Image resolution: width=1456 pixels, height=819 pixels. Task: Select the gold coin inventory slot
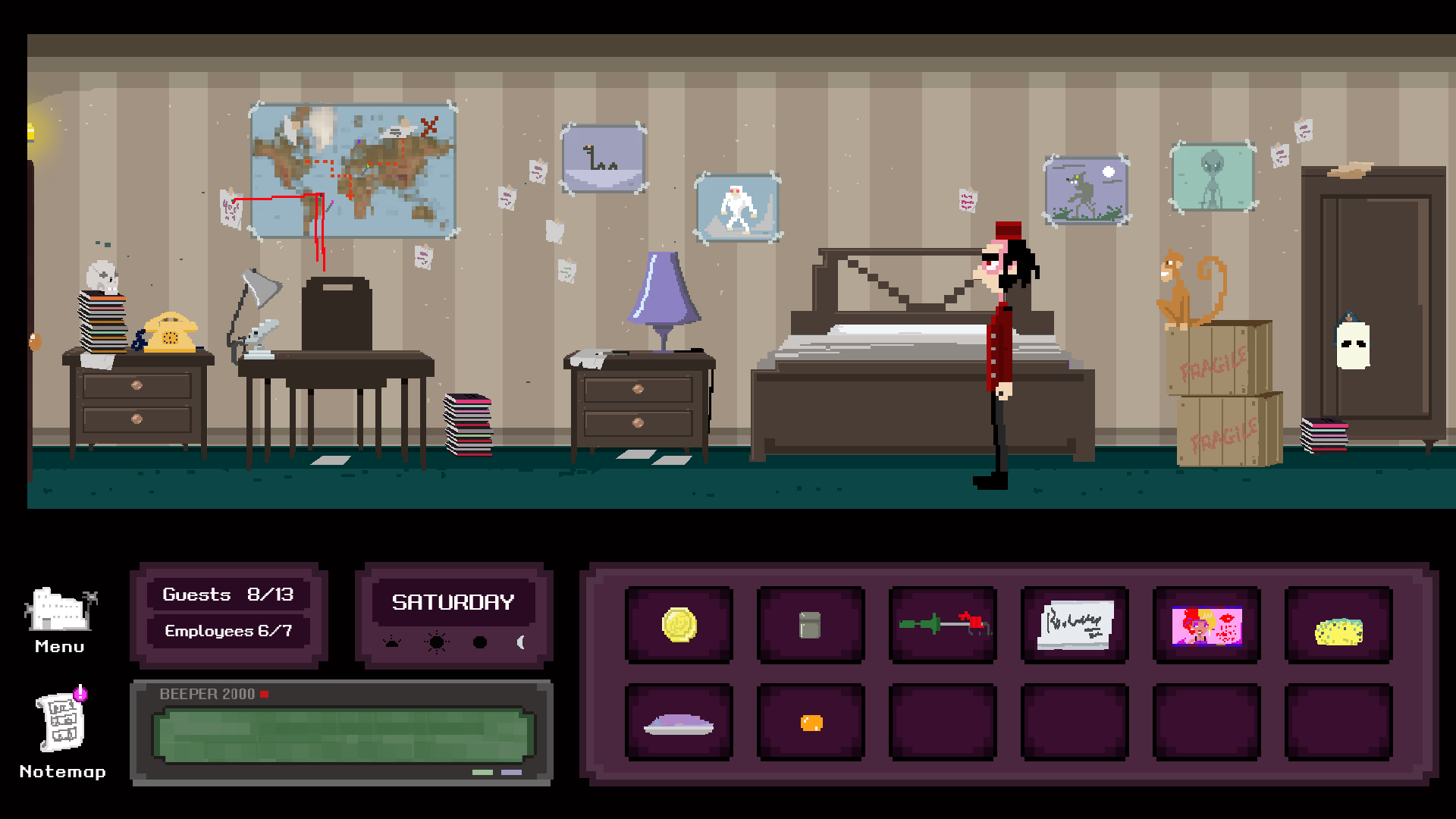(679, 626)
